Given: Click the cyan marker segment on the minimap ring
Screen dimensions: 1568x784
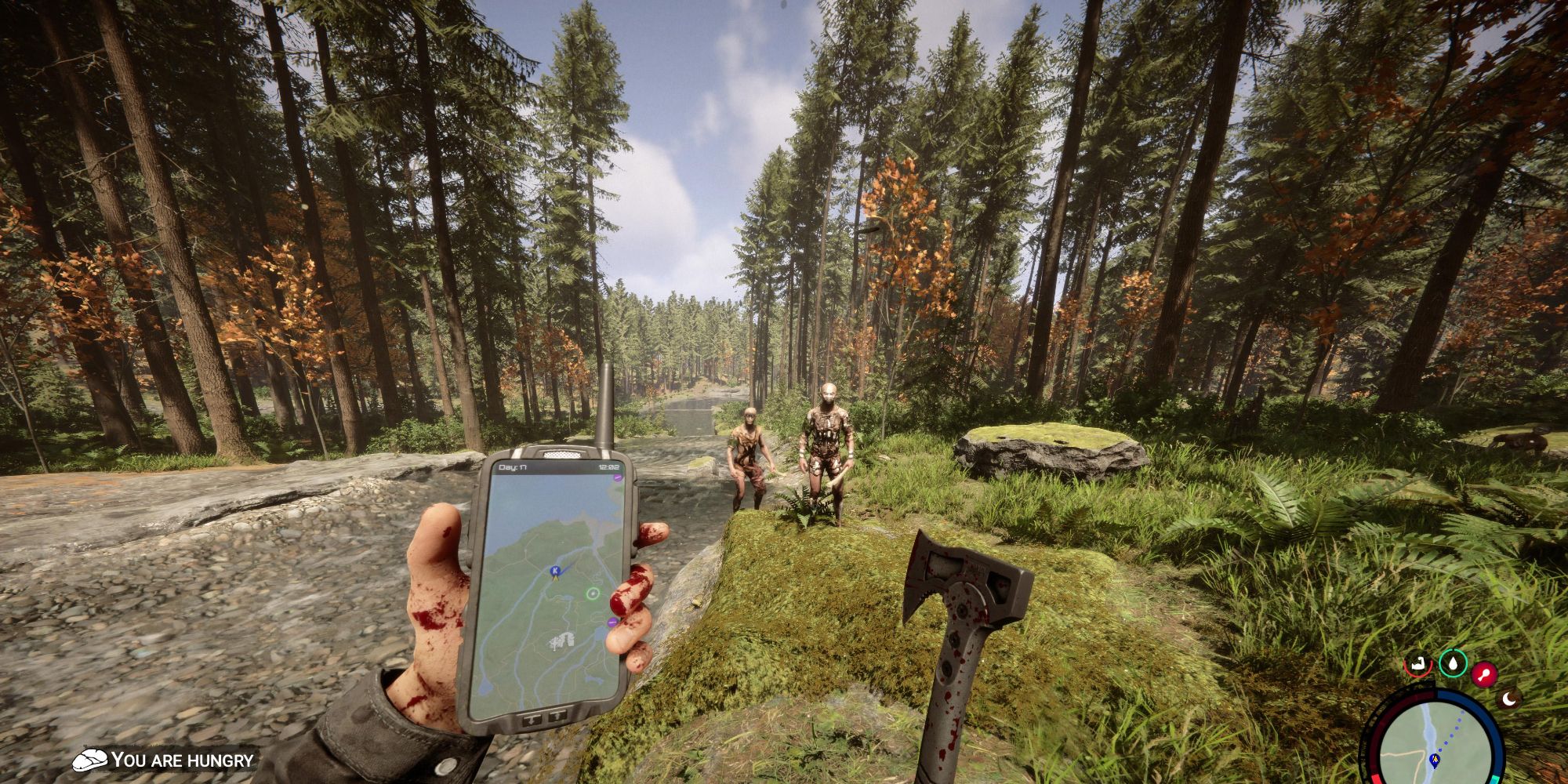Looking at the screenshot, I should [1495, 779].
